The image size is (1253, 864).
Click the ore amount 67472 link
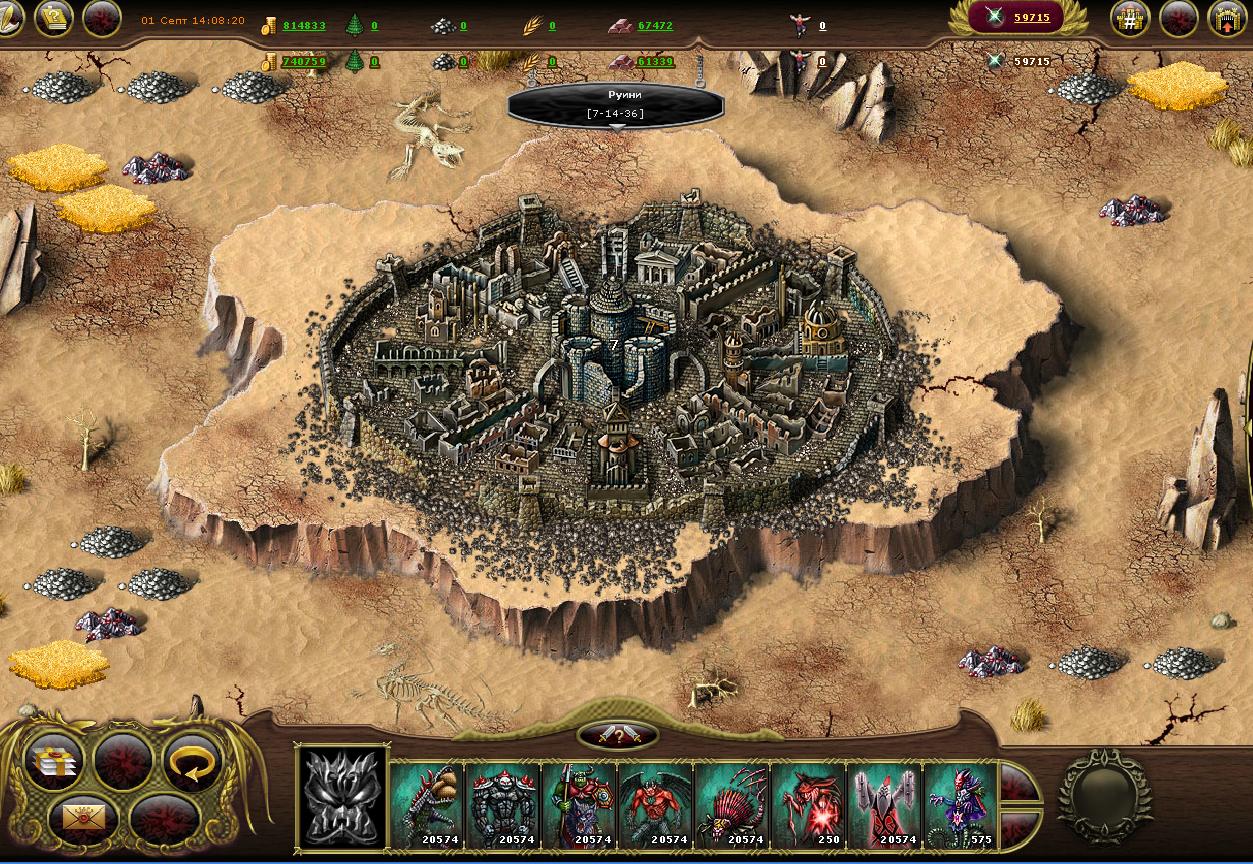(x=655, y=26)
